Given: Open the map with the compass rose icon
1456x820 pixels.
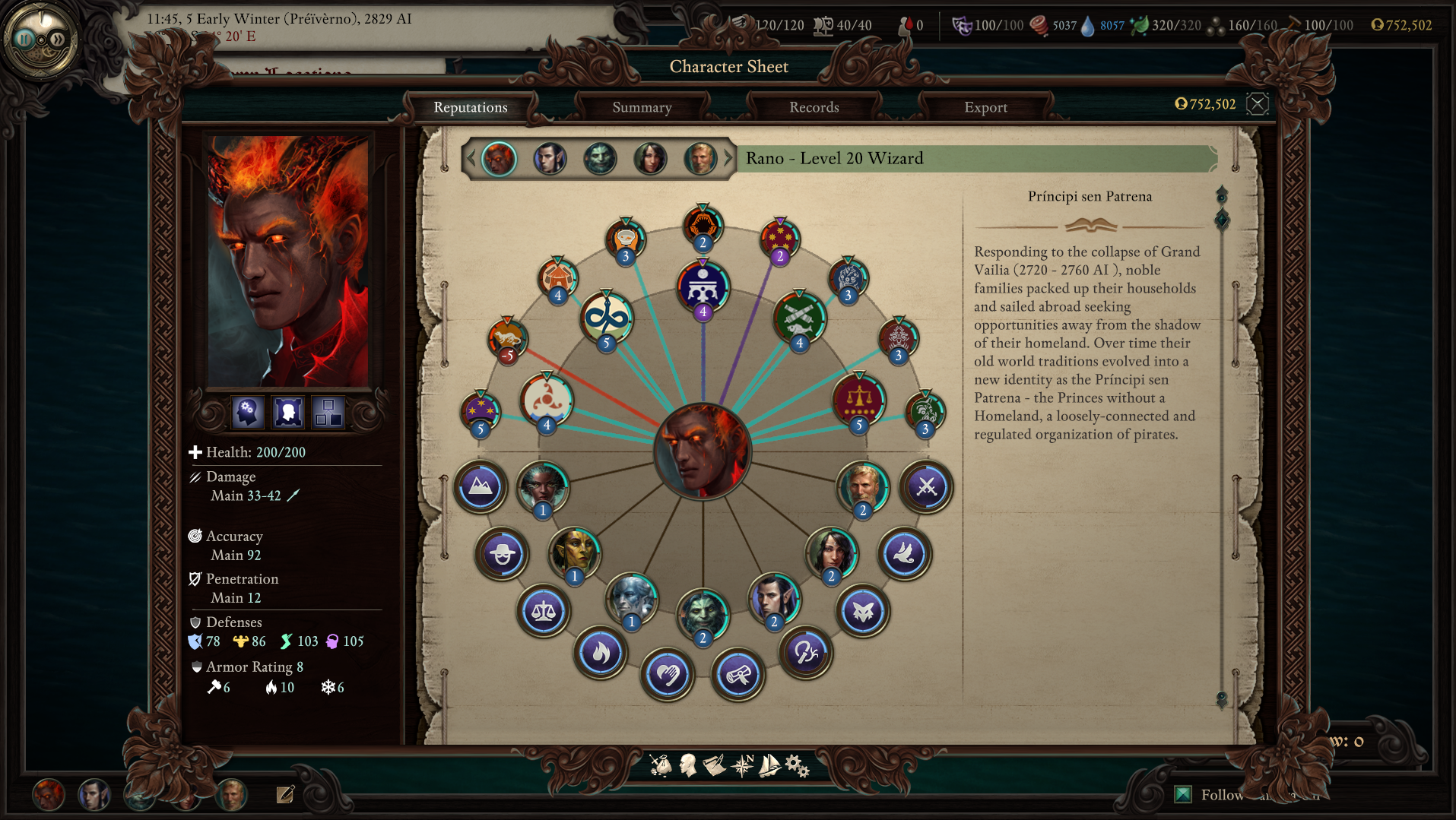Looking at the screenshot, I should (x=742, y=765).
